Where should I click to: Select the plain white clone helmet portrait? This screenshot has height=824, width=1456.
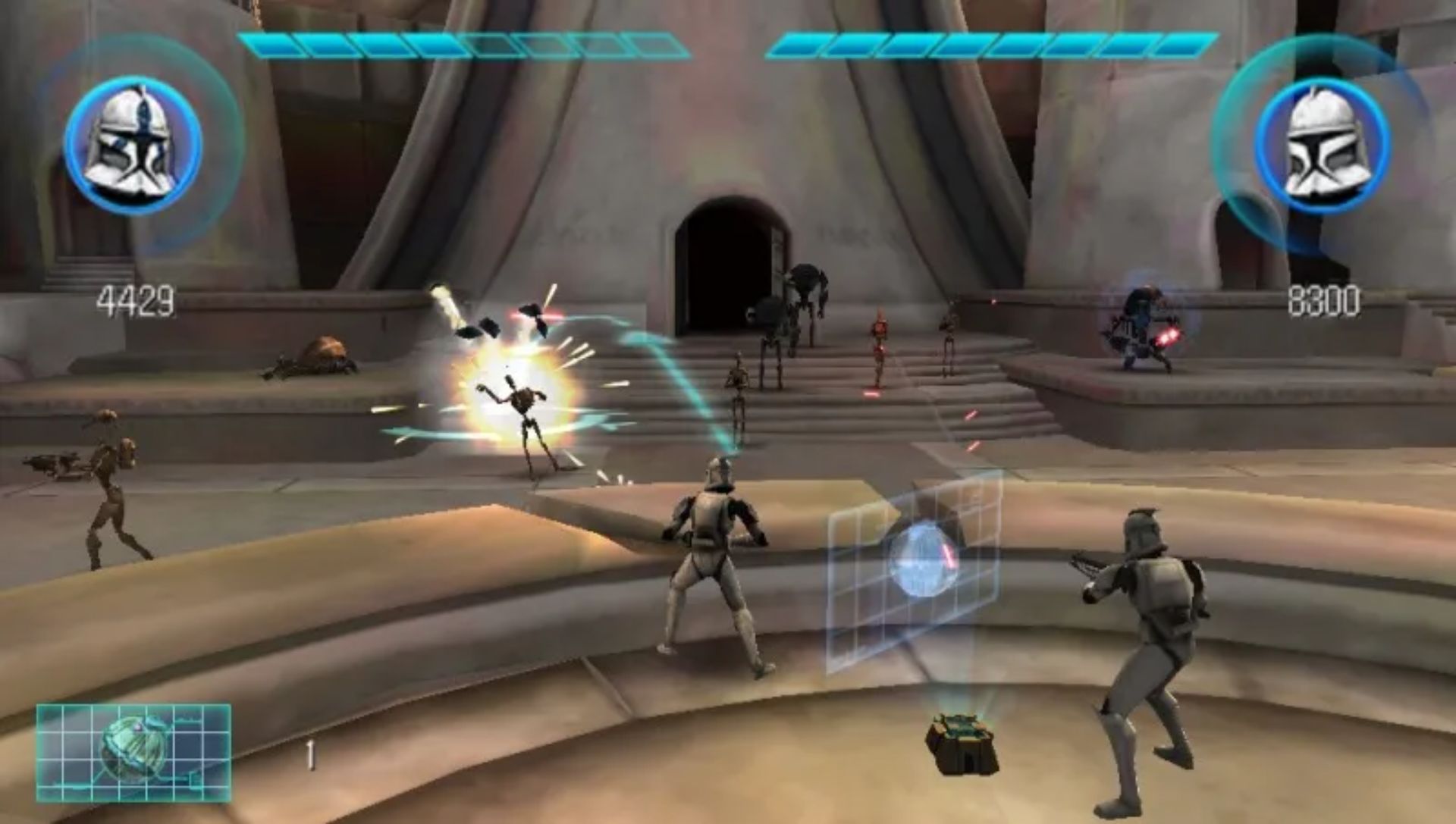point(1322,144)
